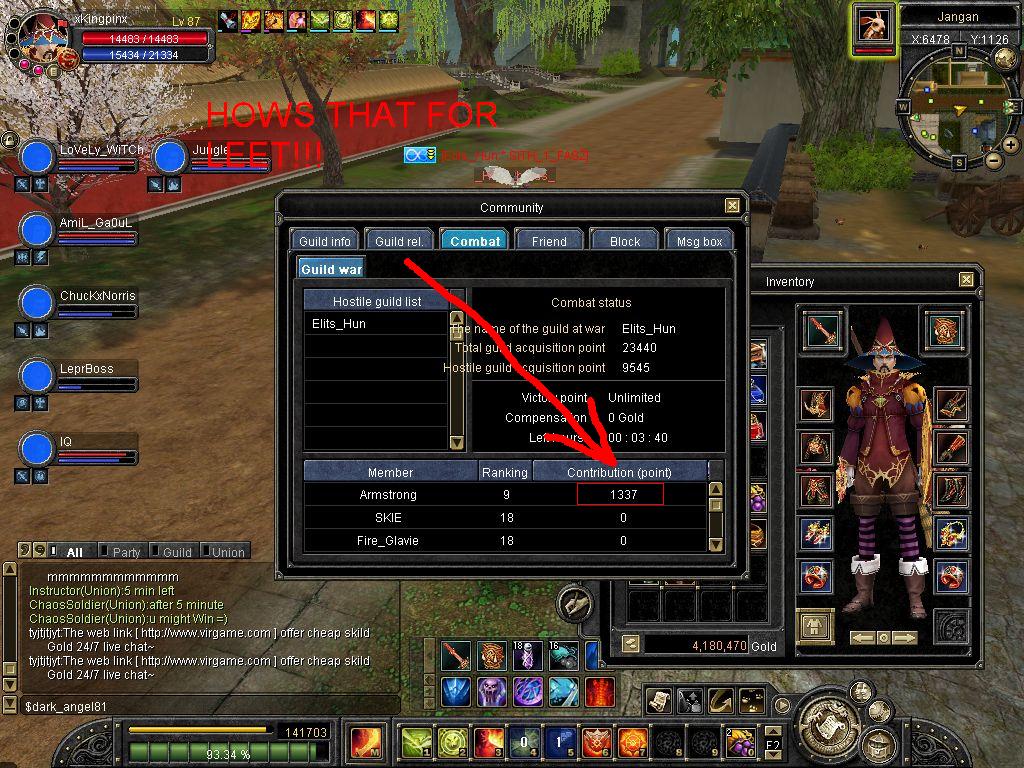Screen dimensions: 1024x768
Task: Select the Fire_Glavie member row
Action: coord(388,541)
